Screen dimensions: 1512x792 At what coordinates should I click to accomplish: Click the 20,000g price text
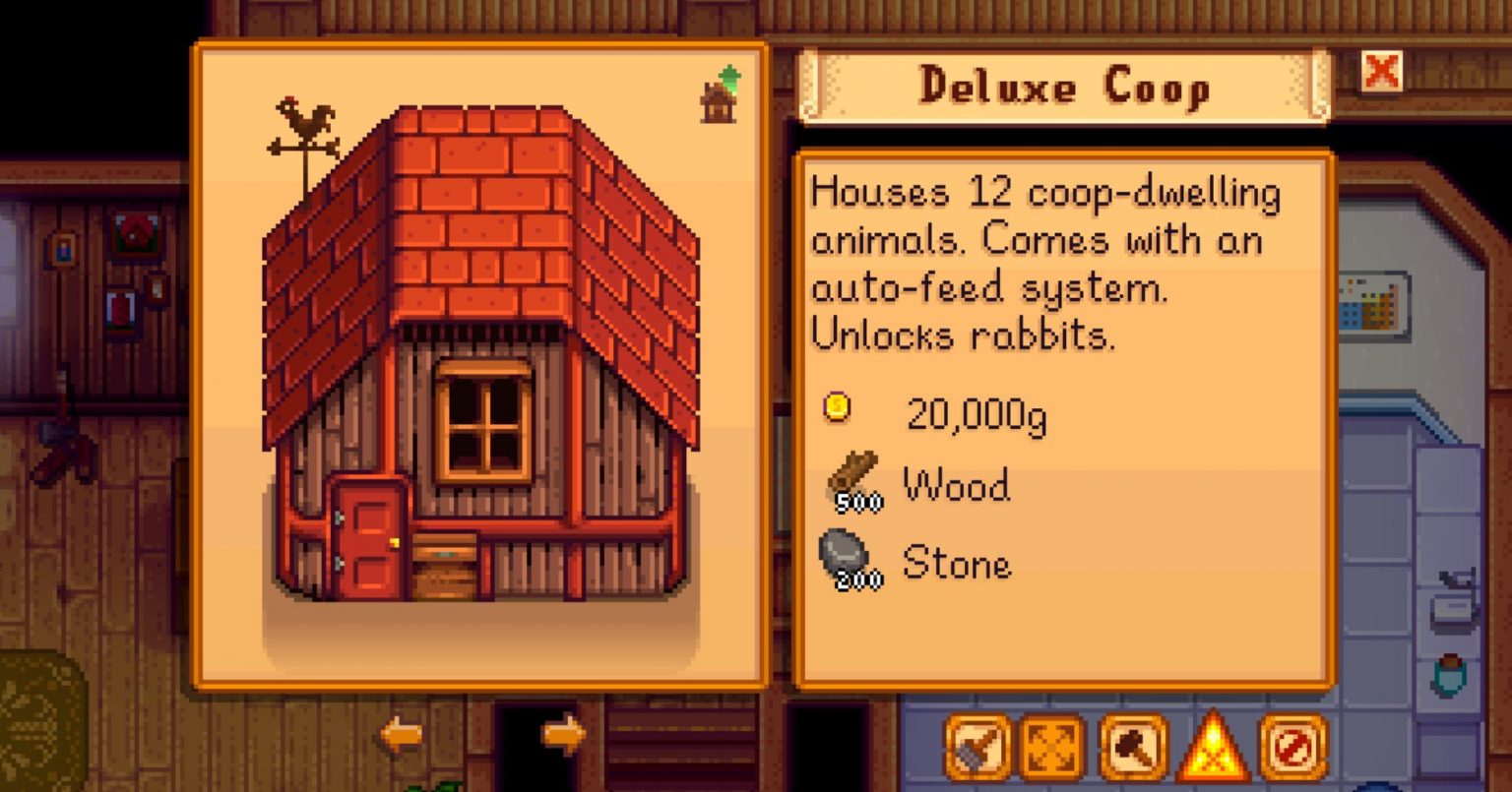[976, 414]
